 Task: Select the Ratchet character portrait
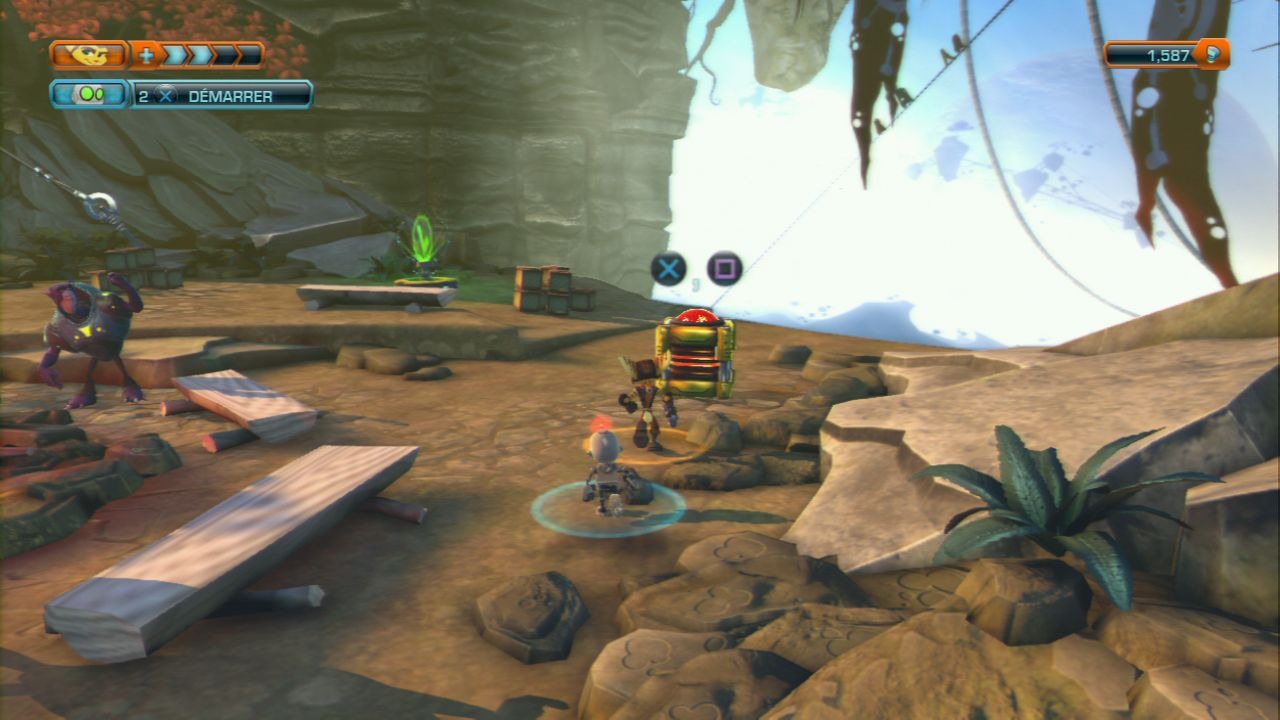click(89, 55)
